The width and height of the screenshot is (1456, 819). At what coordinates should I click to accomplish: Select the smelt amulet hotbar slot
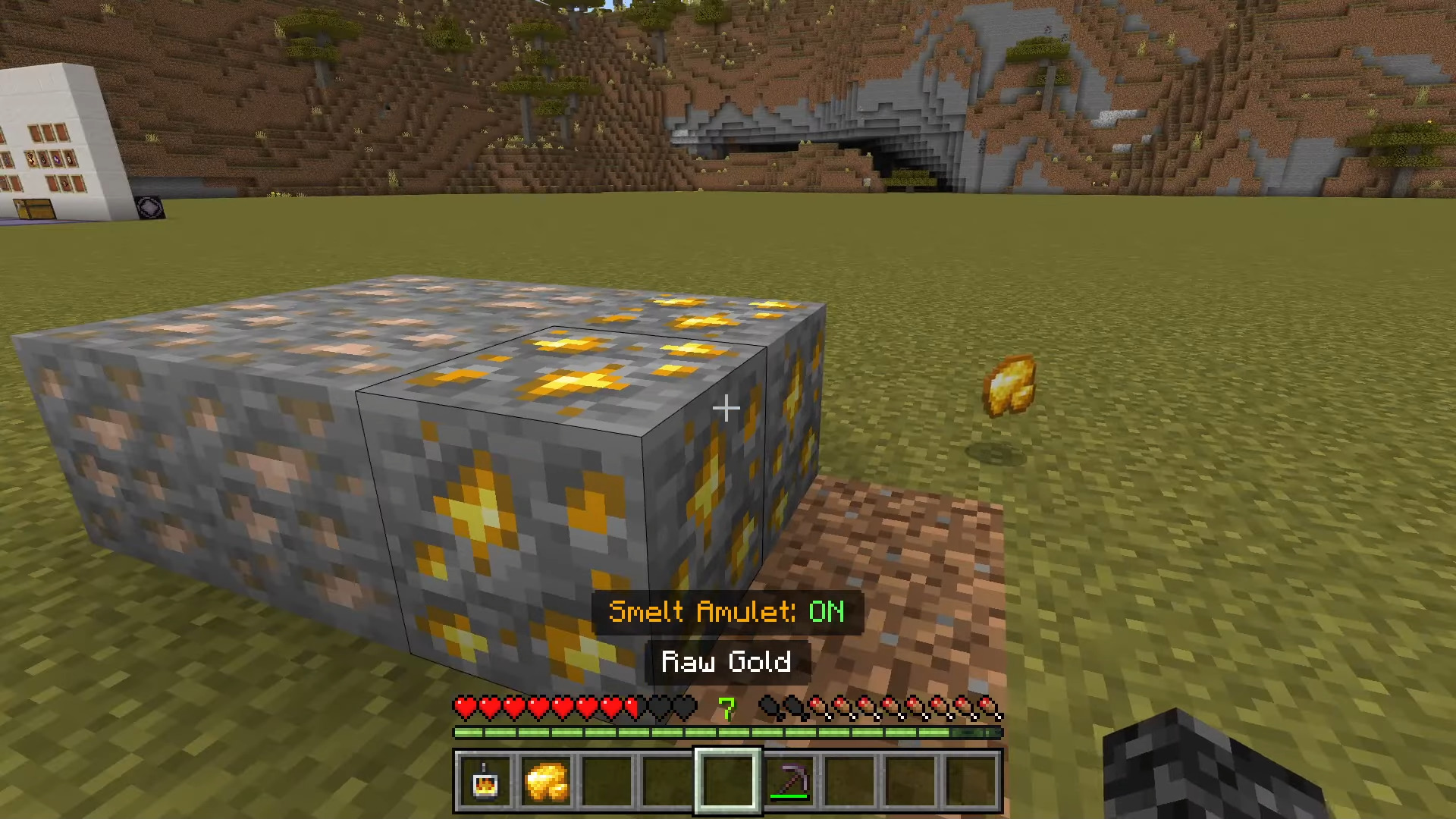tap(485, 781)
